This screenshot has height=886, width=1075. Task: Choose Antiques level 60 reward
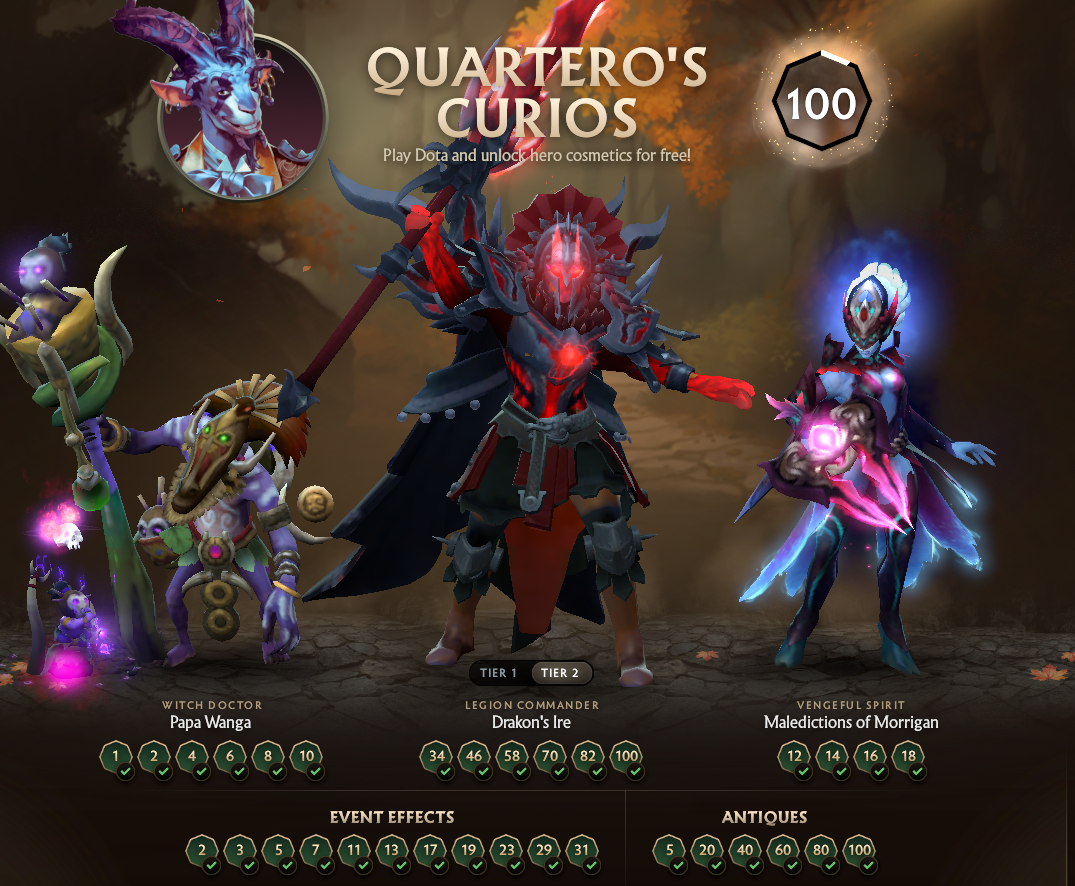[783, 851]
